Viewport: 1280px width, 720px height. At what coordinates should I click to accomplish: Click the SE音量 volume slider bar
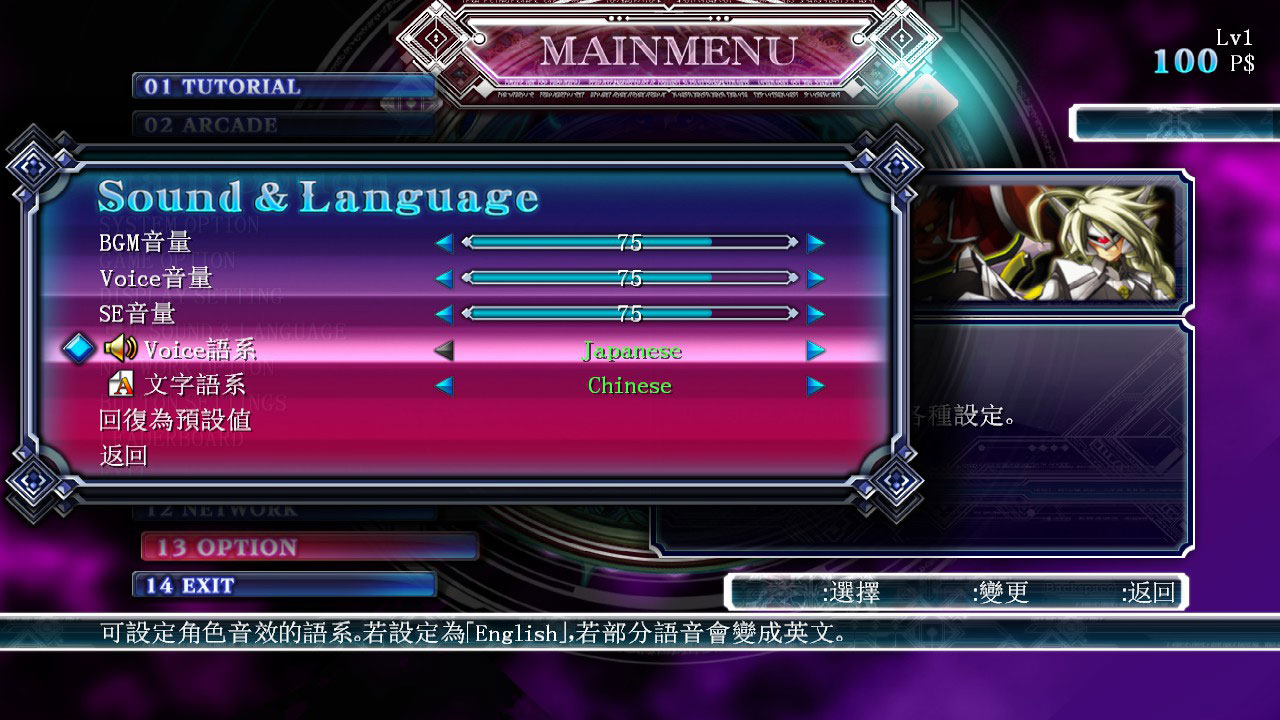coord(630,312)
